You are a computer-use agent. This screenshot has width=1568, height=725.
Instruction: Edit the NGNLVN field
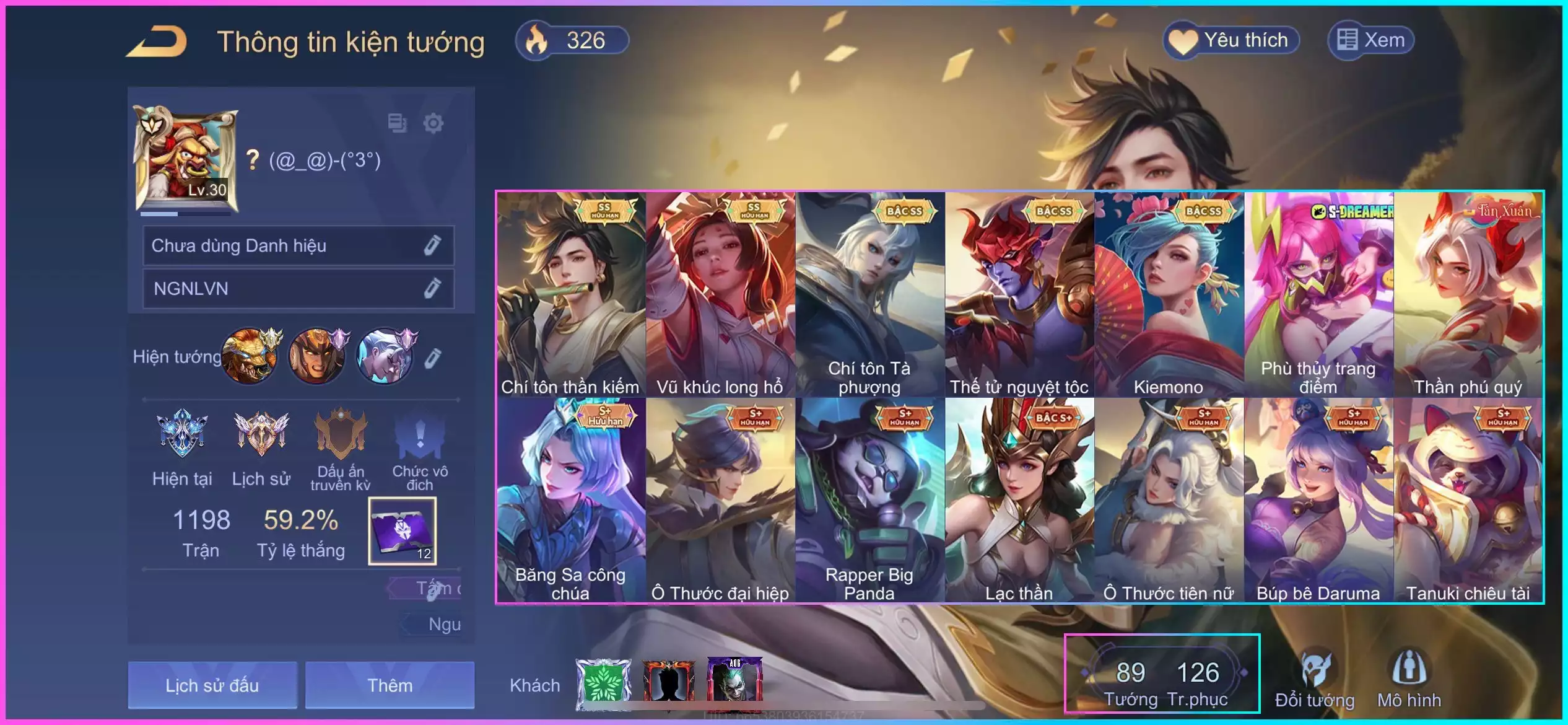coord(432,288)
